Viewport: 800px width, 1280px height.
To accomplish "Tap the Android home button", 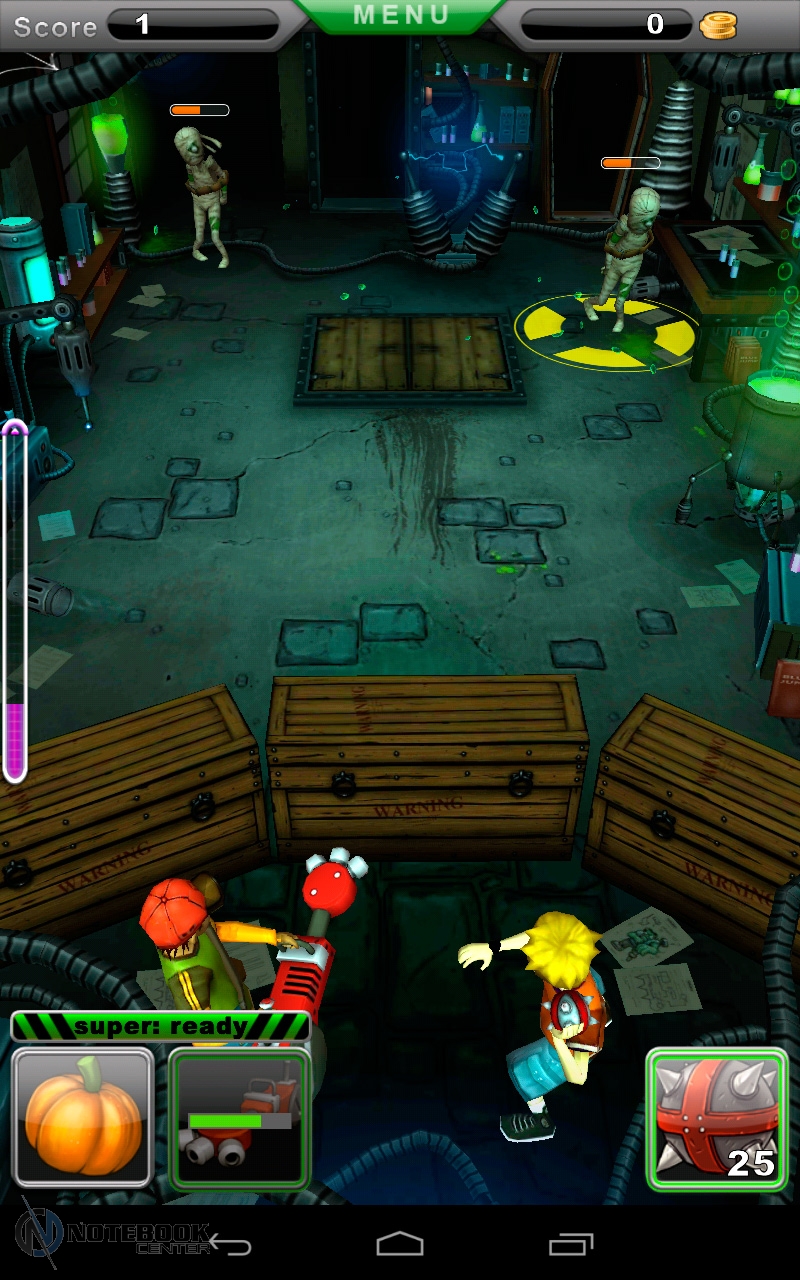I will [x=400, y=1245].
